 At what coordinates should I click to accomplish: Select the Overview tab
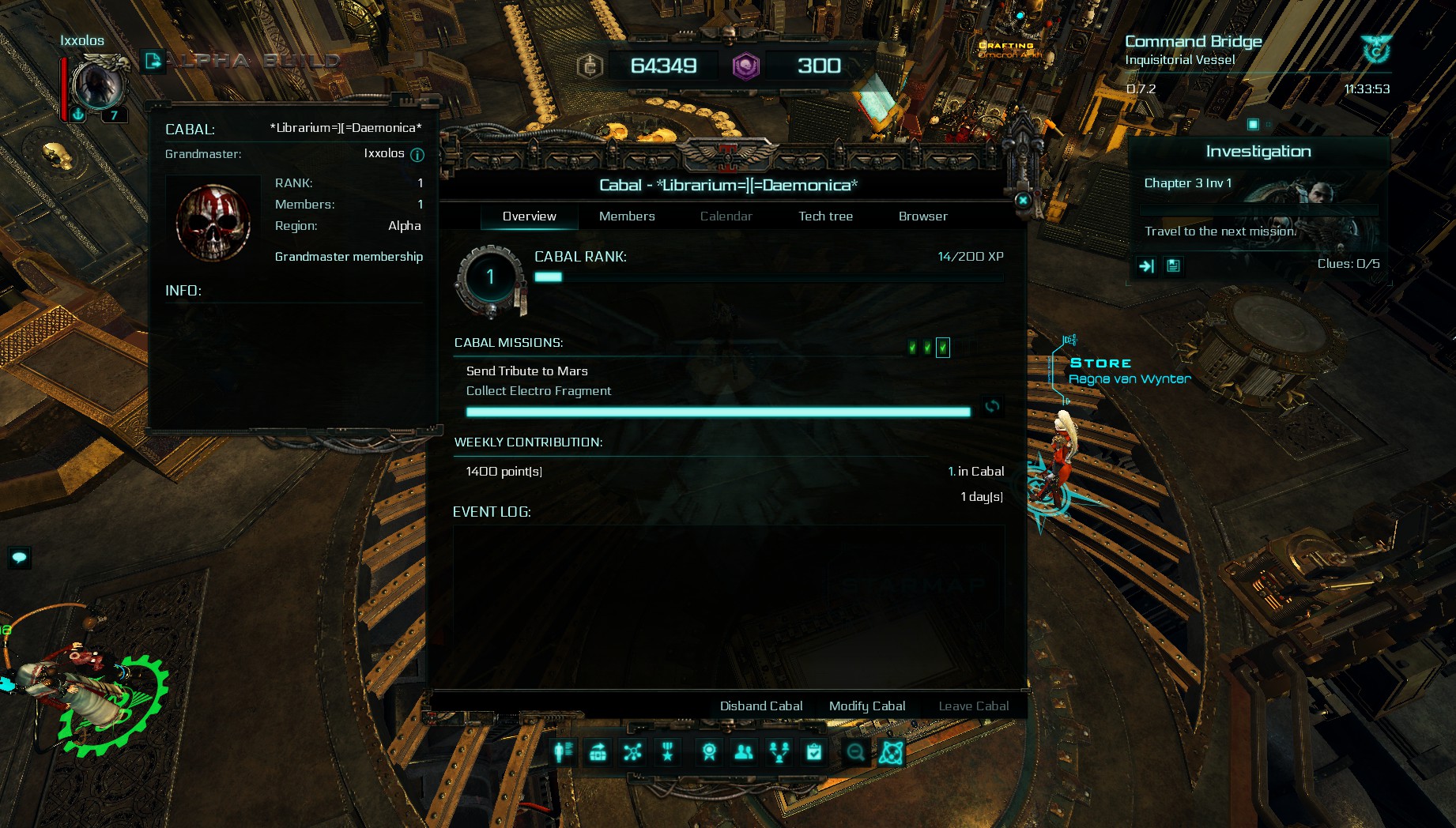pos(529,216)
